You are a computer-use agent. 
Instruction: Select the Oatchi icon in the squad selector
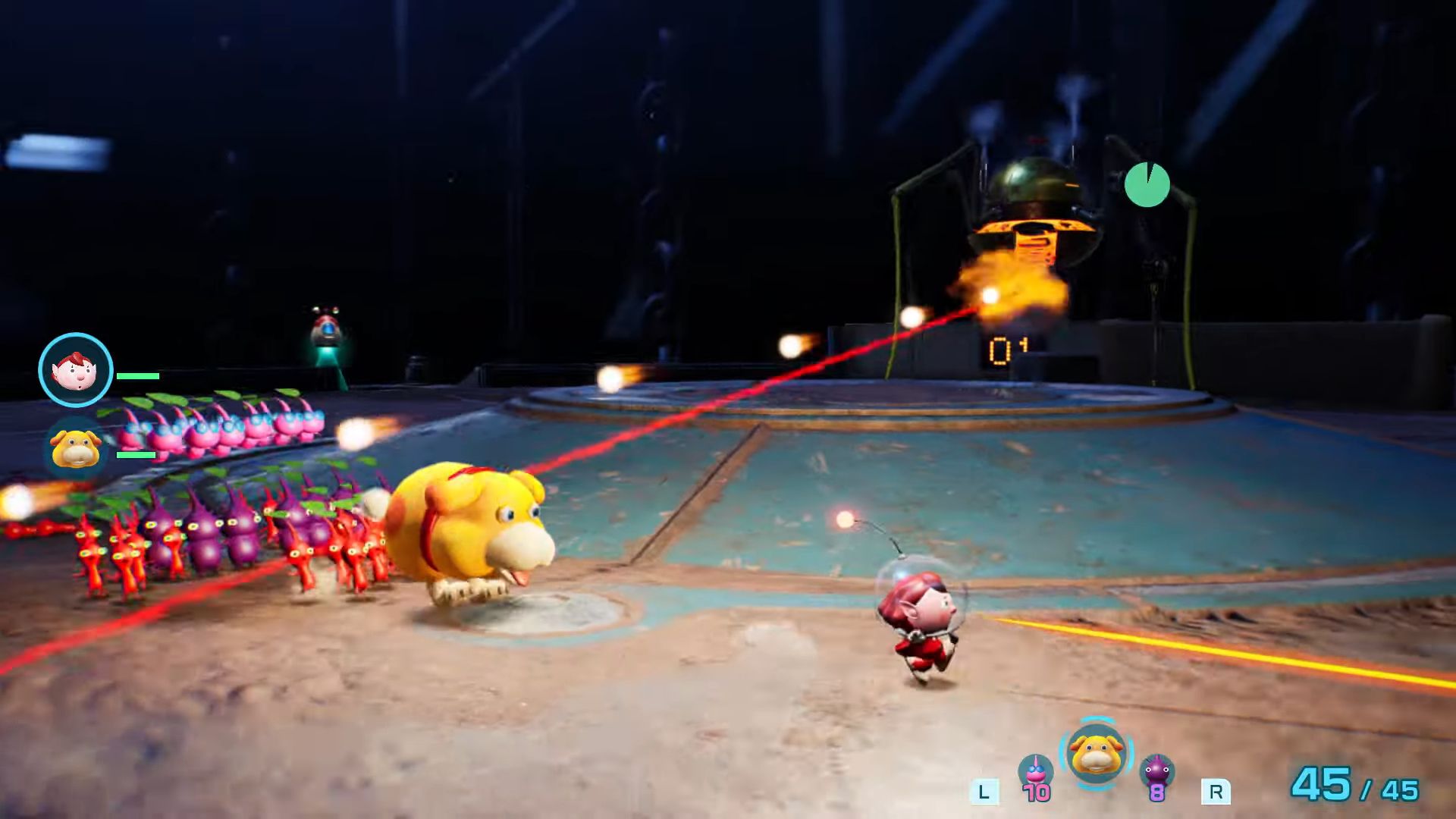[1096, 754]
